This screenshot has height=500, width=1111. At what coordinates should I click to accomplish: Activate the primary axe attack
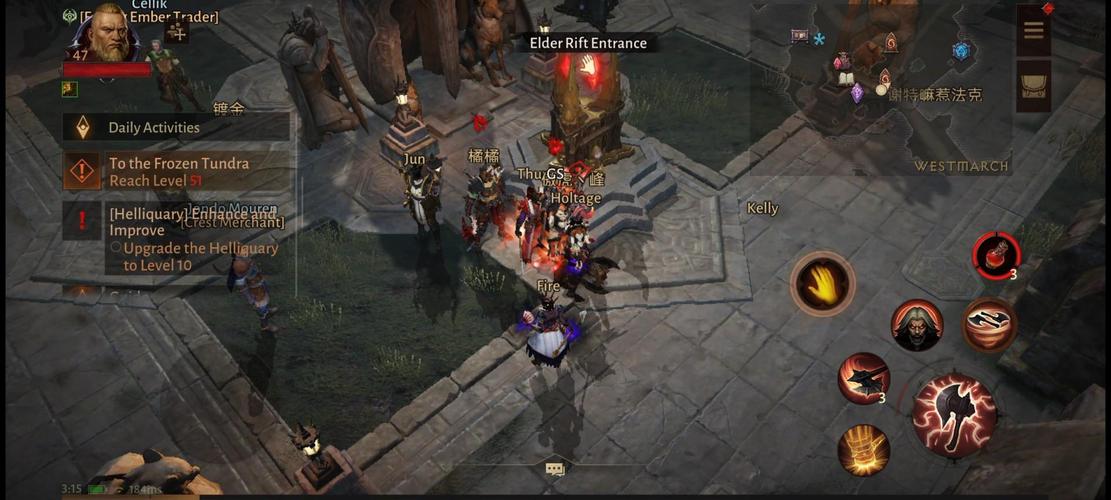coord(954,415)
